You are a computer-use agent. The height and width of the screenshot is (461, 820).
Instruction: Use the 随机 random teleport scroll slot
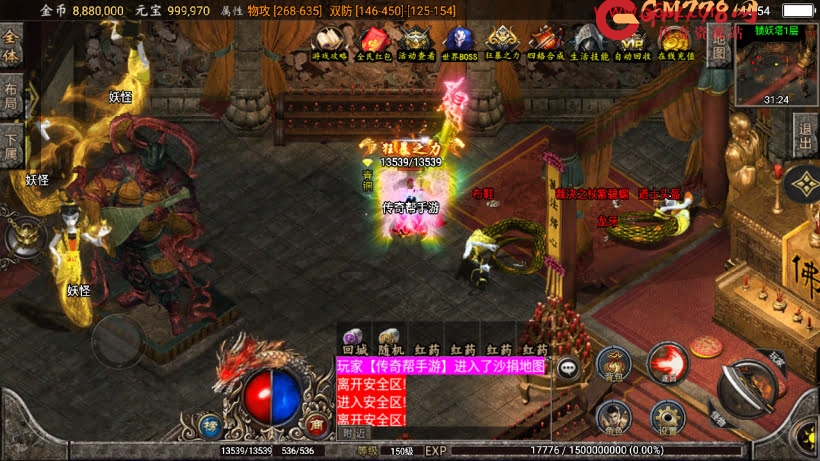(x=390, y=340)
